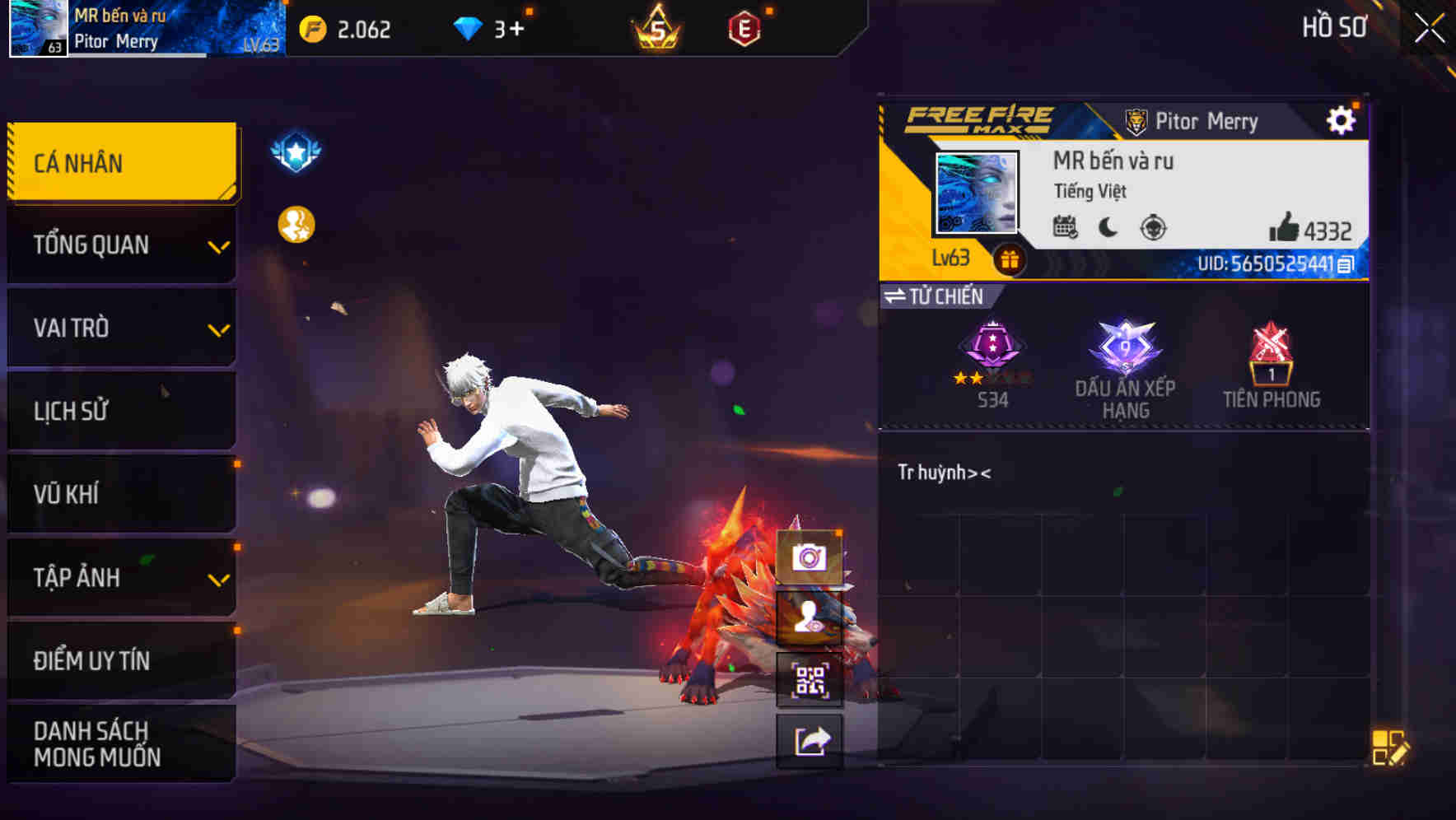Open profile settings via the gear icon
Image resolution: width=1456 pixels, height=820 pixels.
[x=1342, y=119]
